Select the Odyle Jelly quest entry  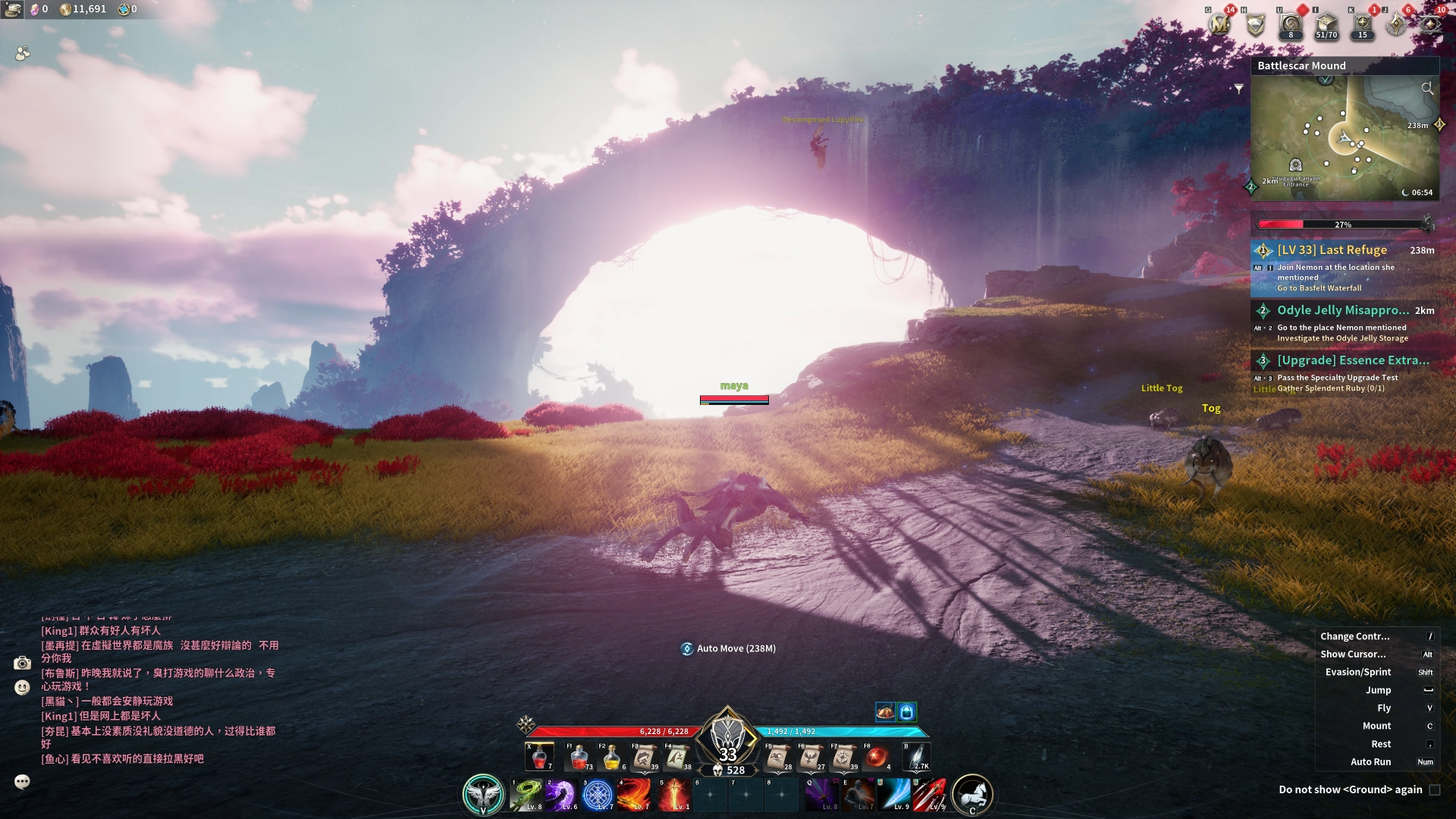1343,322
